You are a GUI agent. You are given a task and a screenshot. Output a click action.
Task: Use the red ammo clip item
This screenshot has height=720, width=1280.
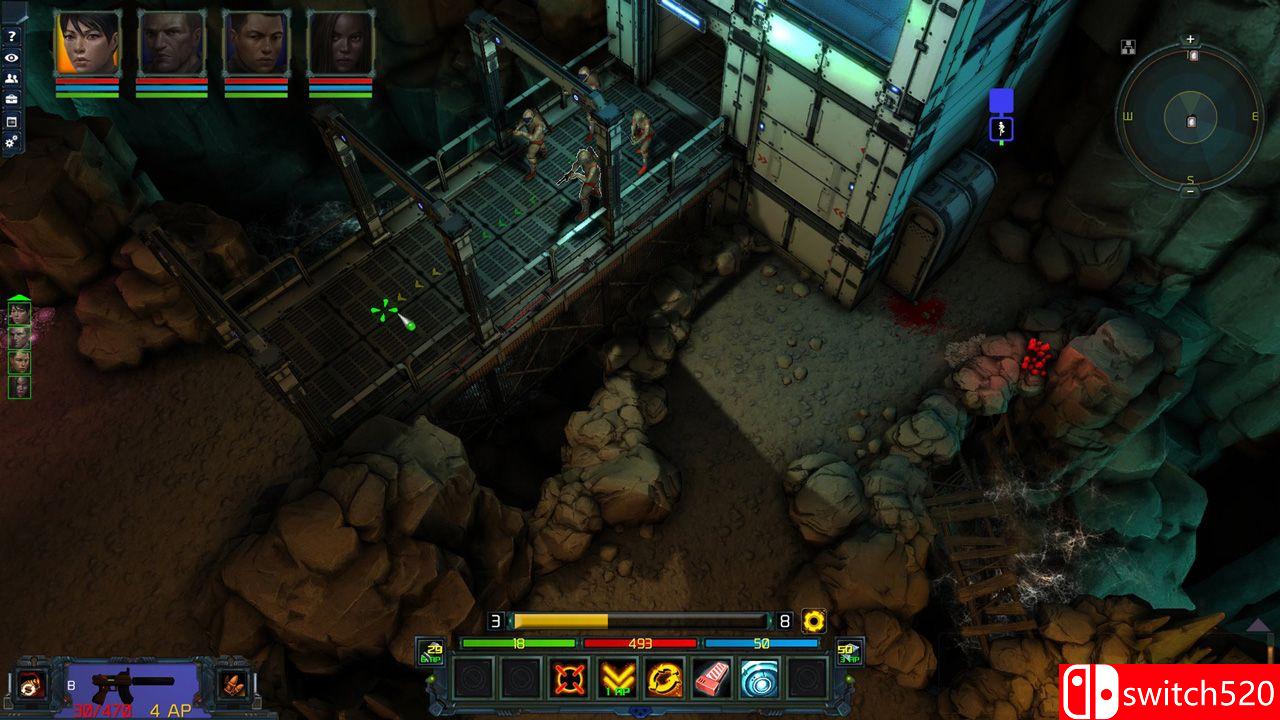tap(712, 679)
